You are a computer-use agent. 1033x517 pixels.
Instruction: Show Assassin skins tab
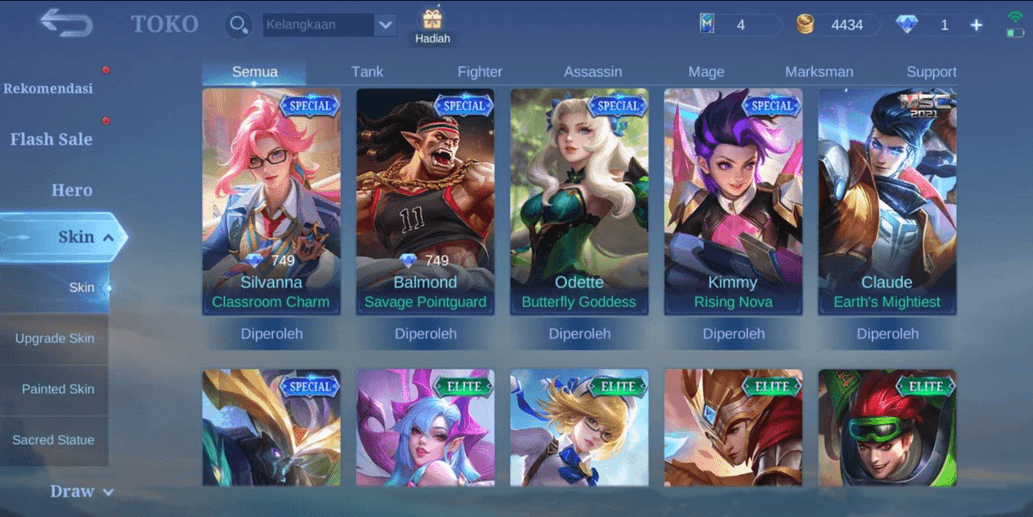(593, 72)
